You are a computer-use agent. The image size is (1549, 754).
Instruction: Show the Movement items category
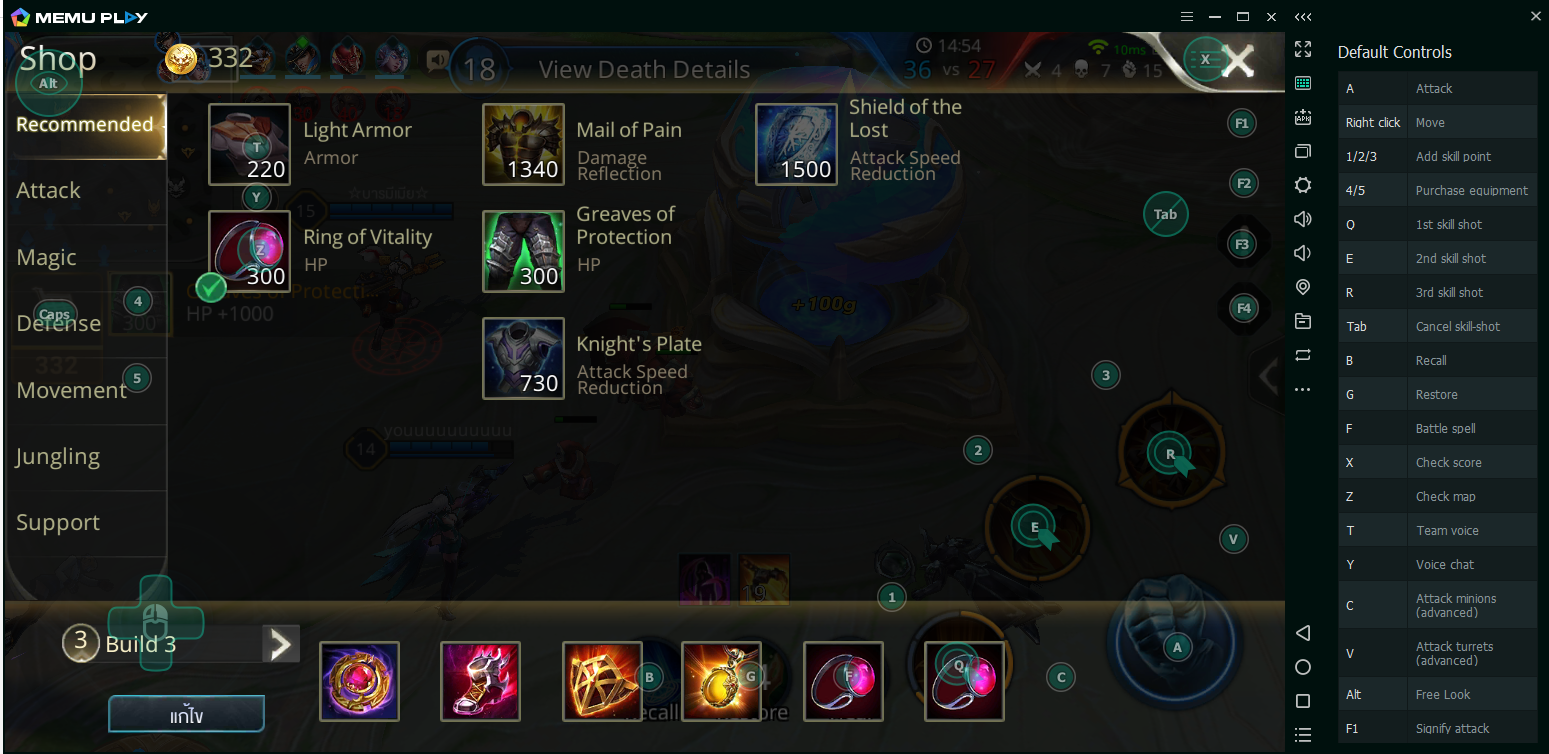(72, 390)
